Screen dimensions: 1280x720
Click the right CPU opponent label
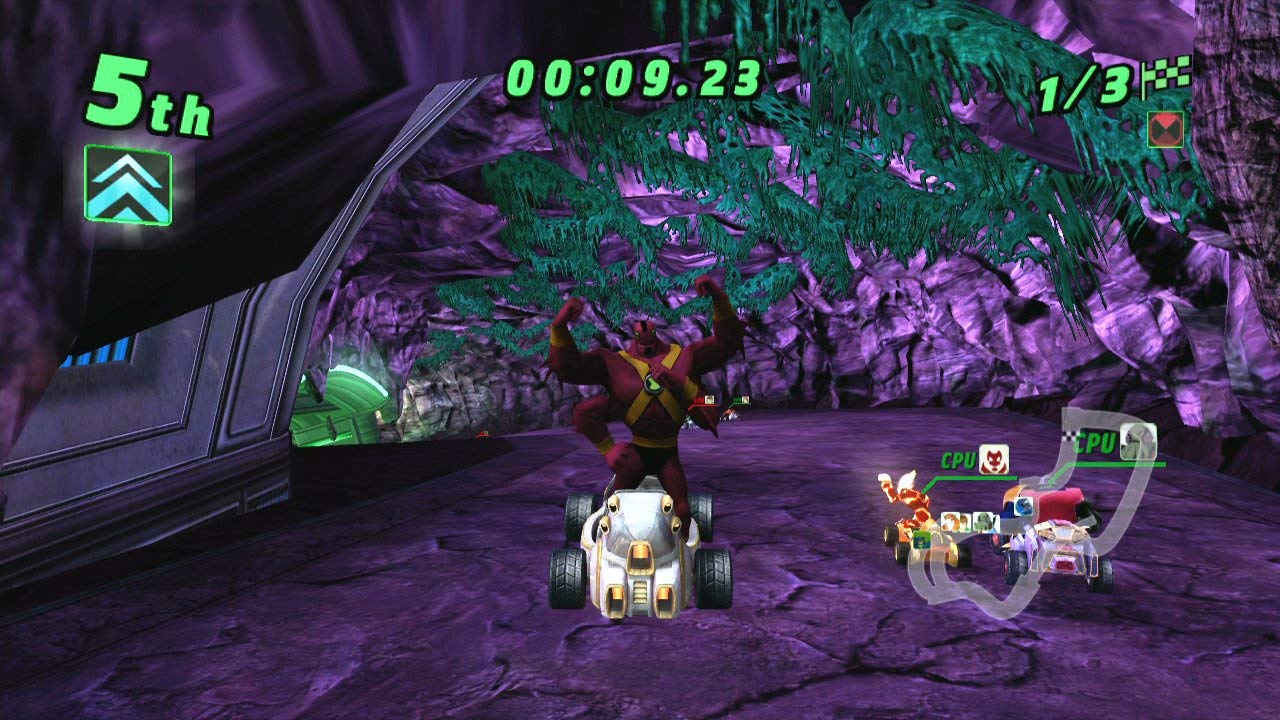coord(1095,443)
